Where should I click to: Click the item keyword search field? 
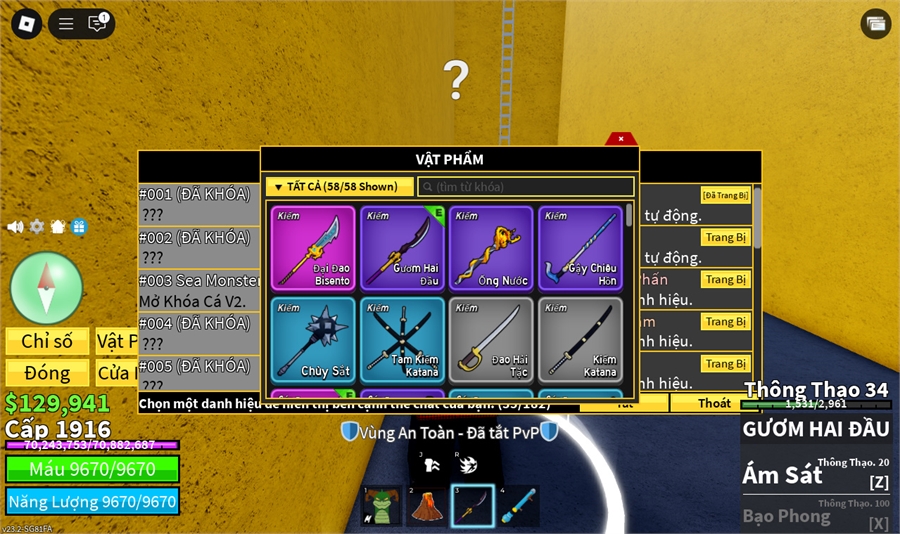526,187
